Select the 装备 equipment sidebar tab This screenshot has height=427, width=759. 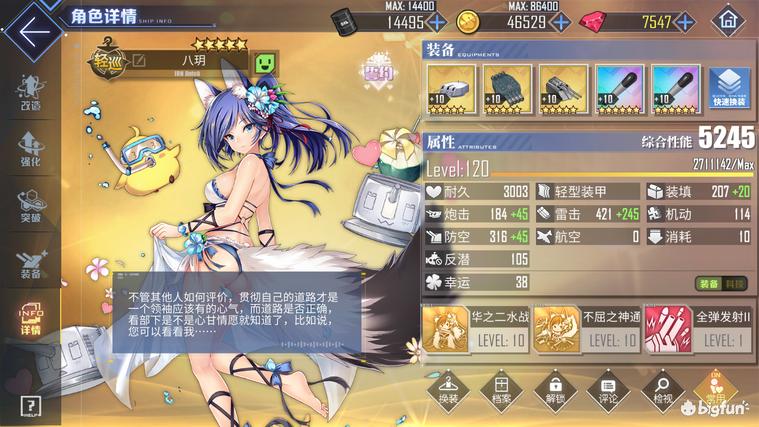(x=30, y=260)
